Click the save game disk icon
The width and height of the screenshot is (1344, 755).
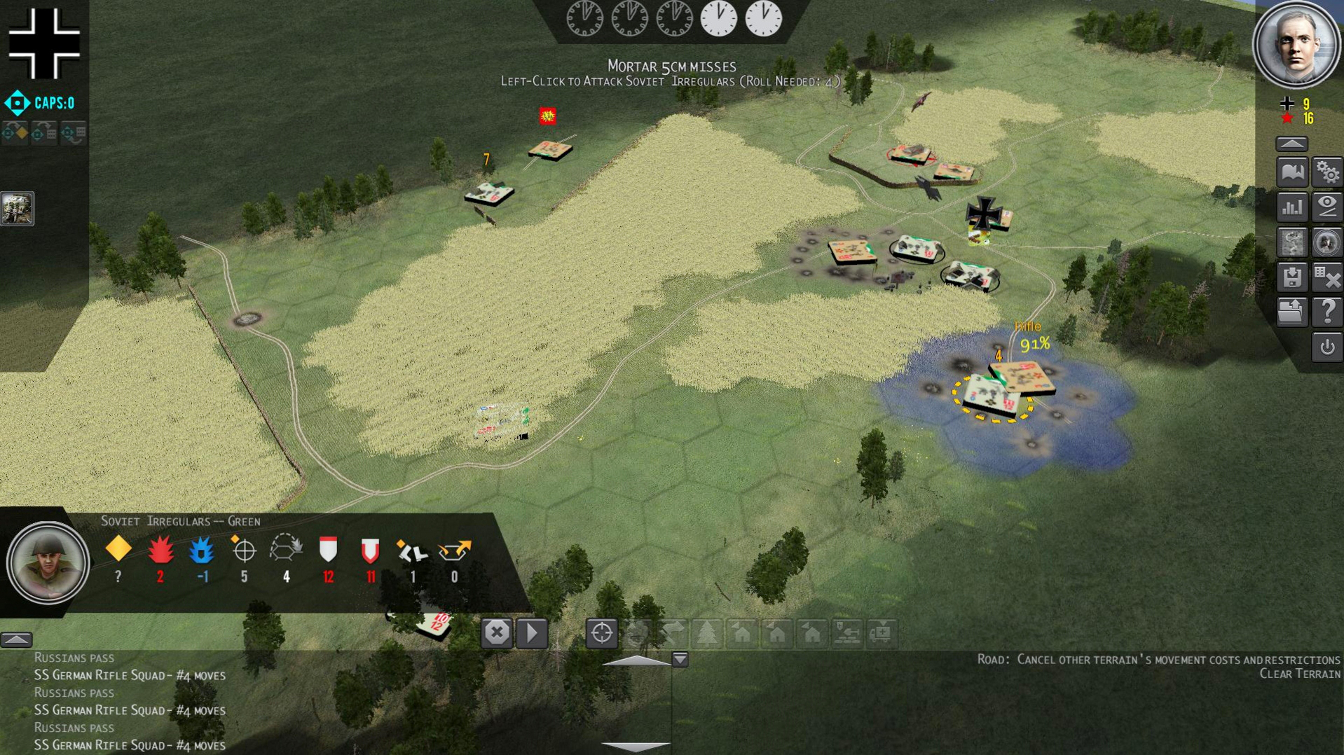[x=1292, y=277]
